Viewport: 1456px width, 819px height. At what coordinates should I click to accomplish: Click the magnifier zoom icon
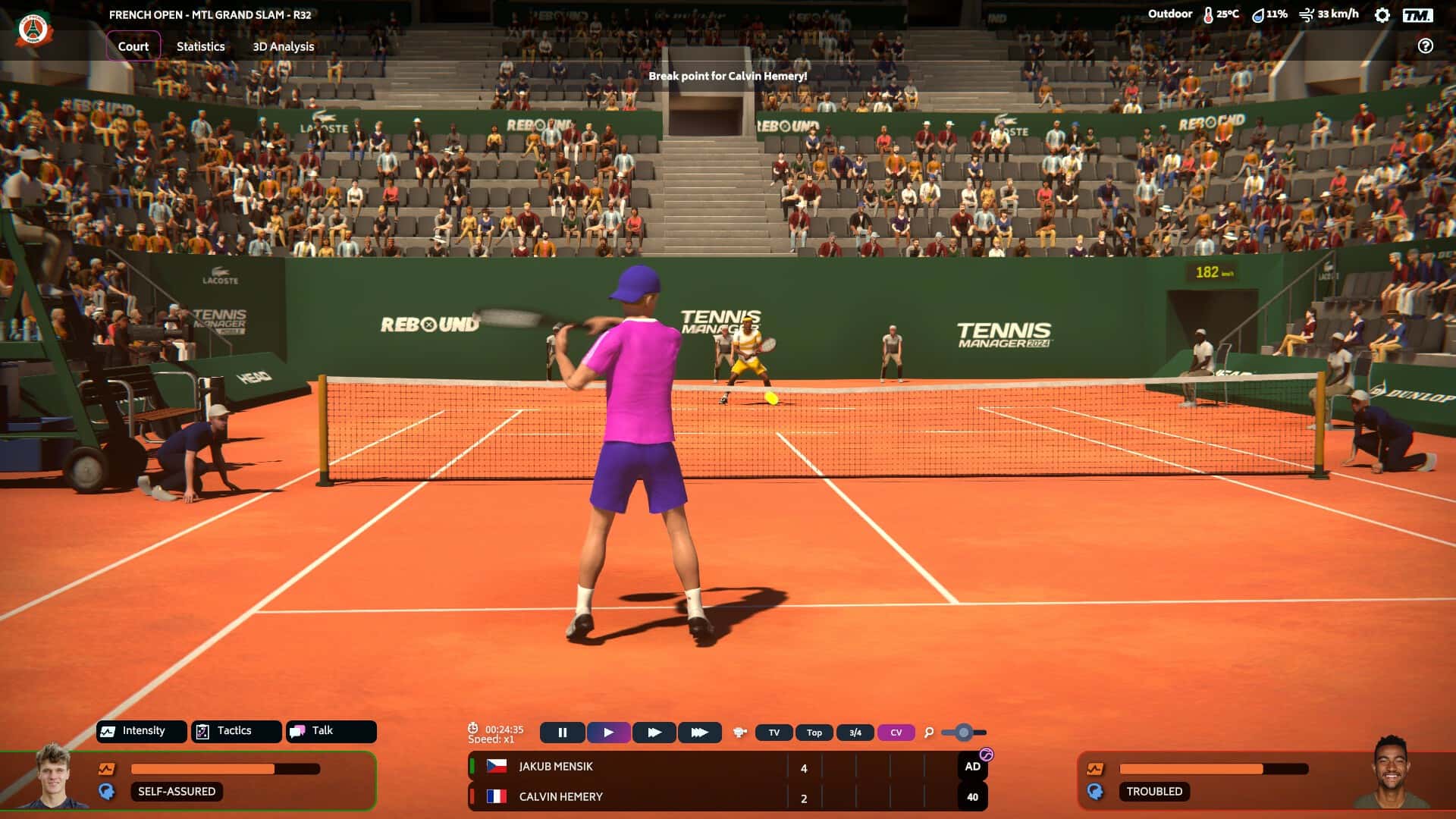coord(927,733)
